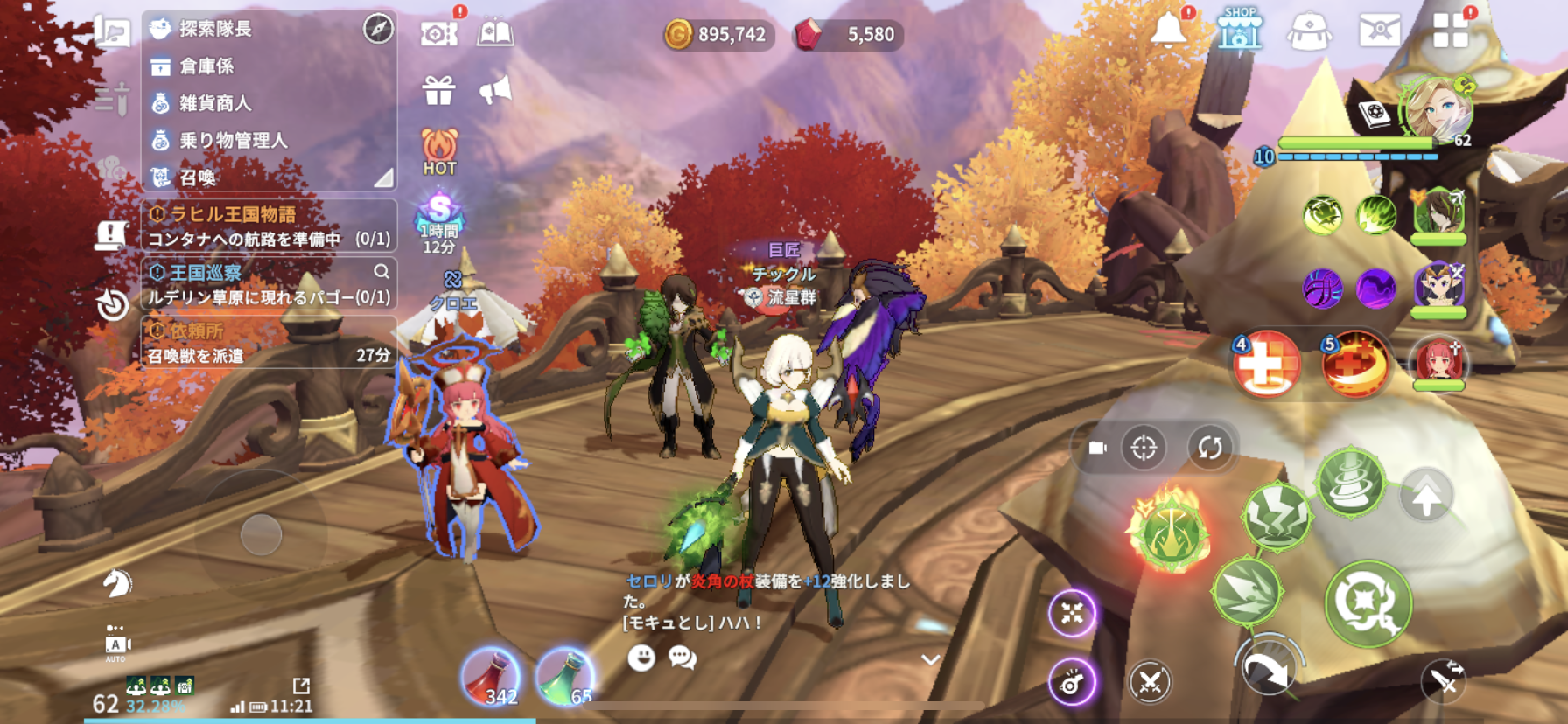Activate the green tornado skill

click(1350, 482)
